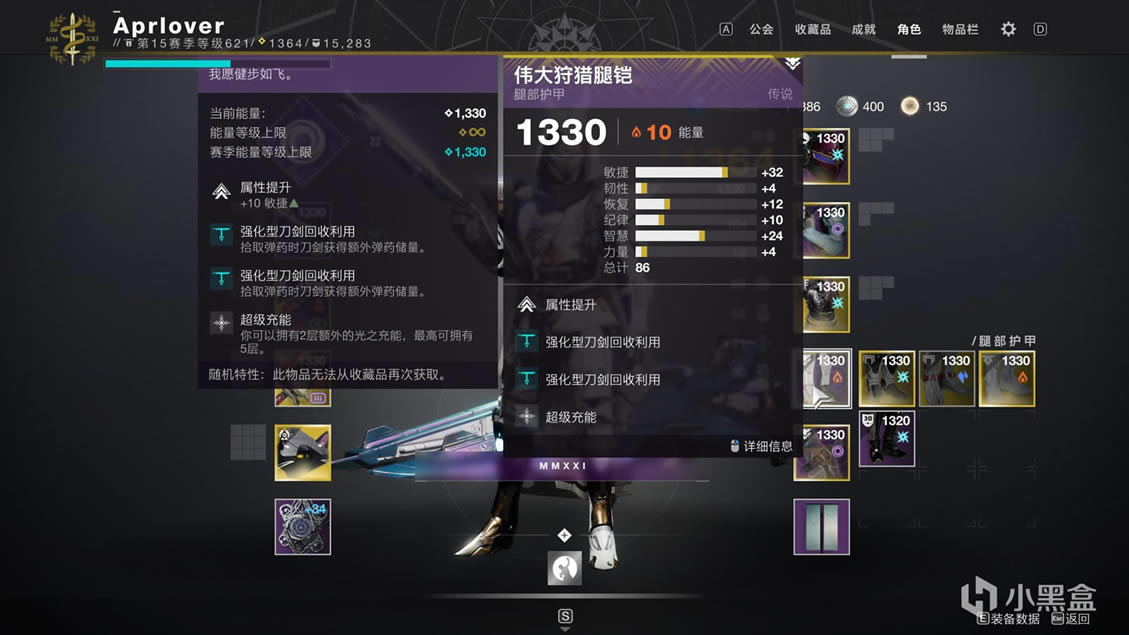Open settings with the gear icon
Image resolution: width=1129 pixels, height=635 pixels.
click(x=1008, y=29)
